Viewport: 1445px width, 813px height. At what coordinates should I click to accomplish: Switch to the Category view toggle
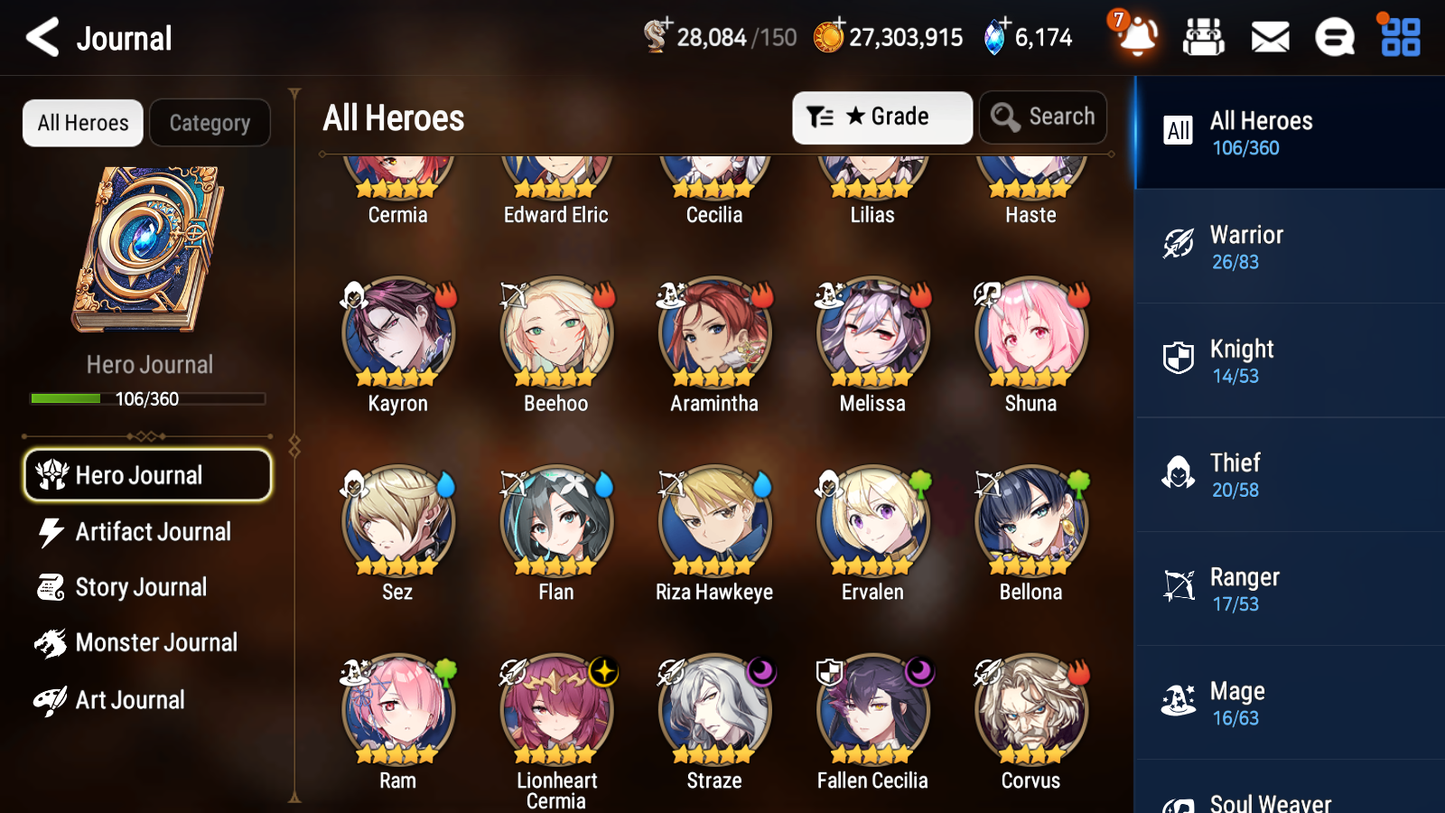[210, 122]
